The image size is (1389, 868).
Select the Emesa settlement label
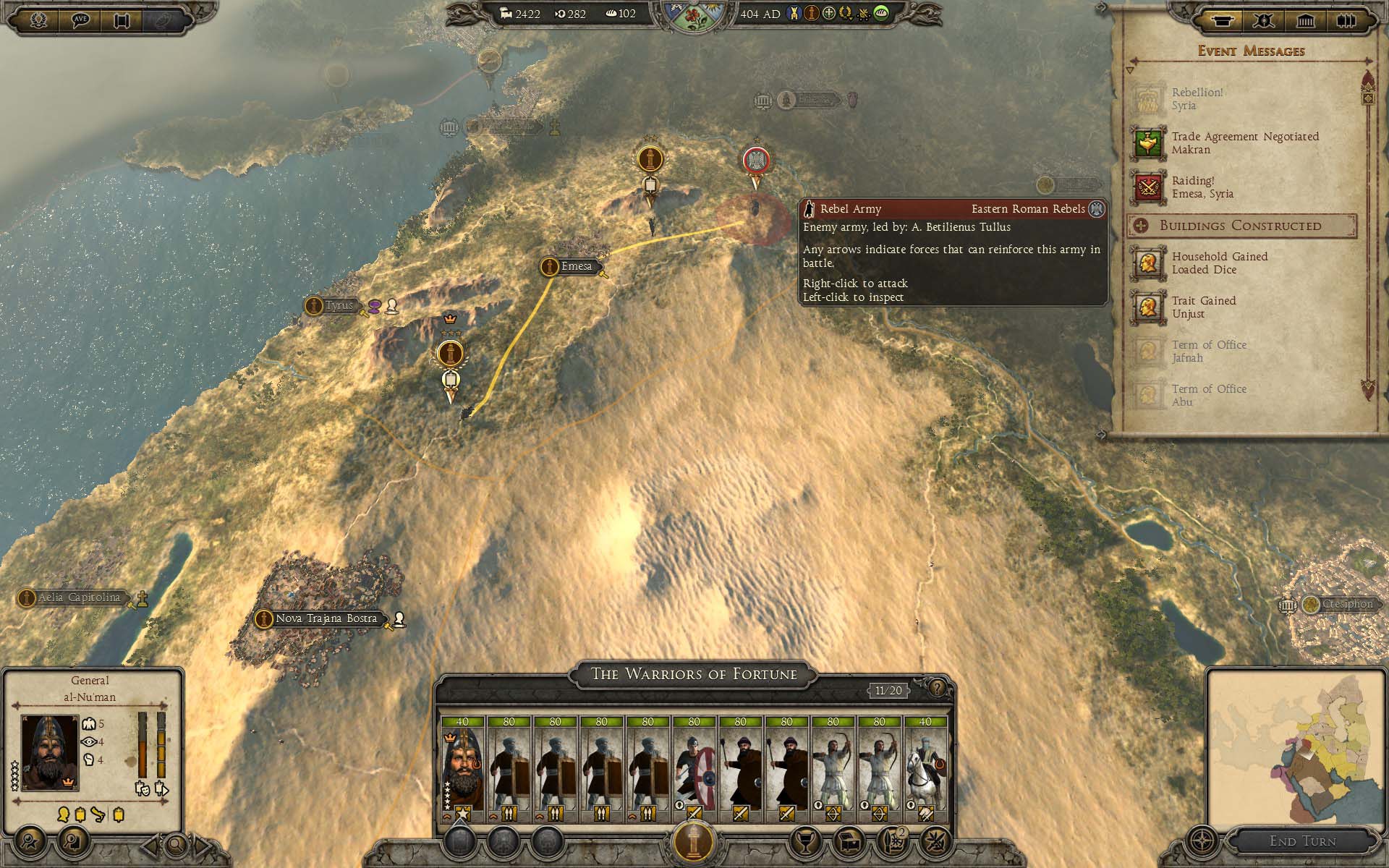point(575,266)
